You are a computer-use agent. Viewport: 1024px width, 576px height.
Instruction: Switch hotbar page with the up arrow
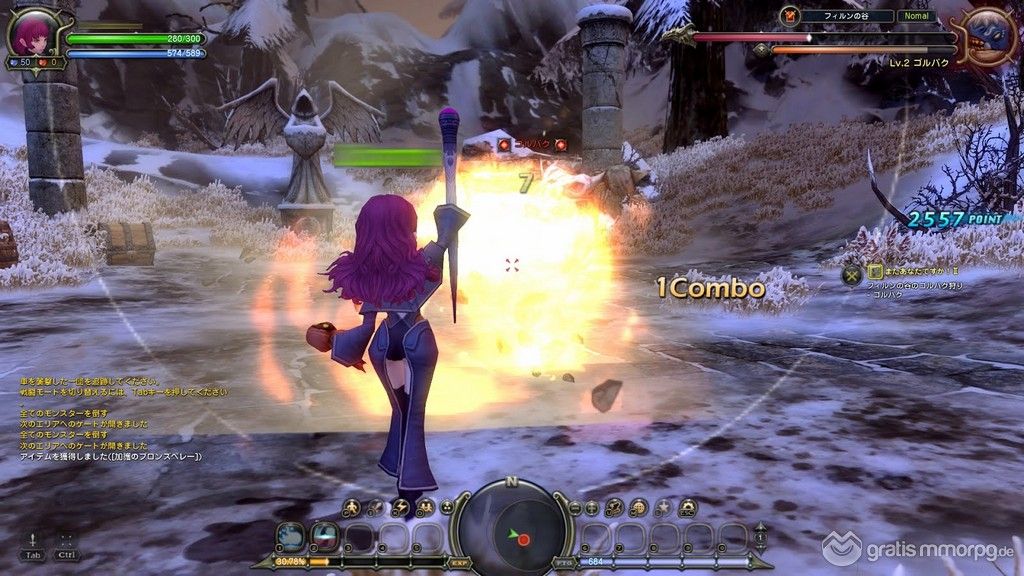pos(760,528)
